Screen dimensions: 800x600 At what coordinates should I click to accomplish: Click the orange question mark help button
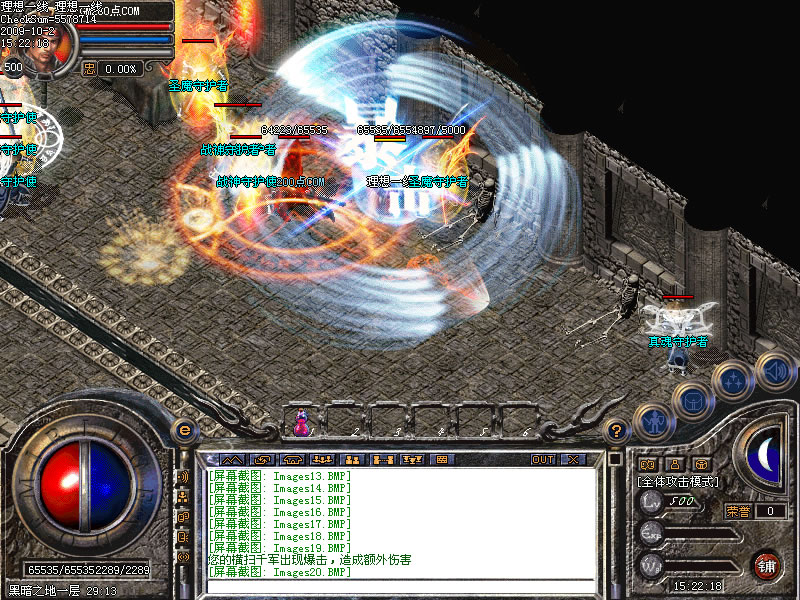tap(617, 429)
